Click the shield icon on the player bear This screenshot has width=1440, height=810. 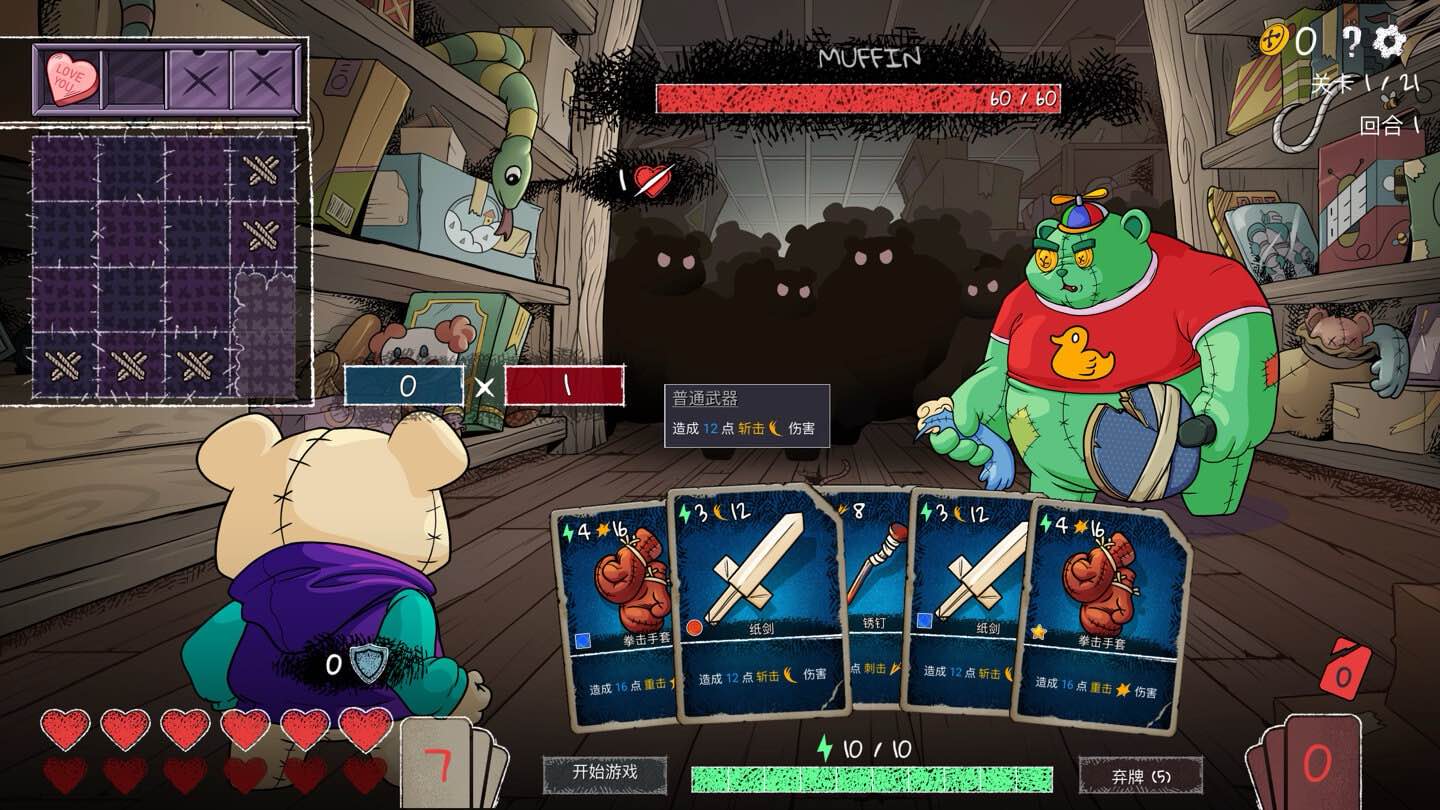point(370,662)
